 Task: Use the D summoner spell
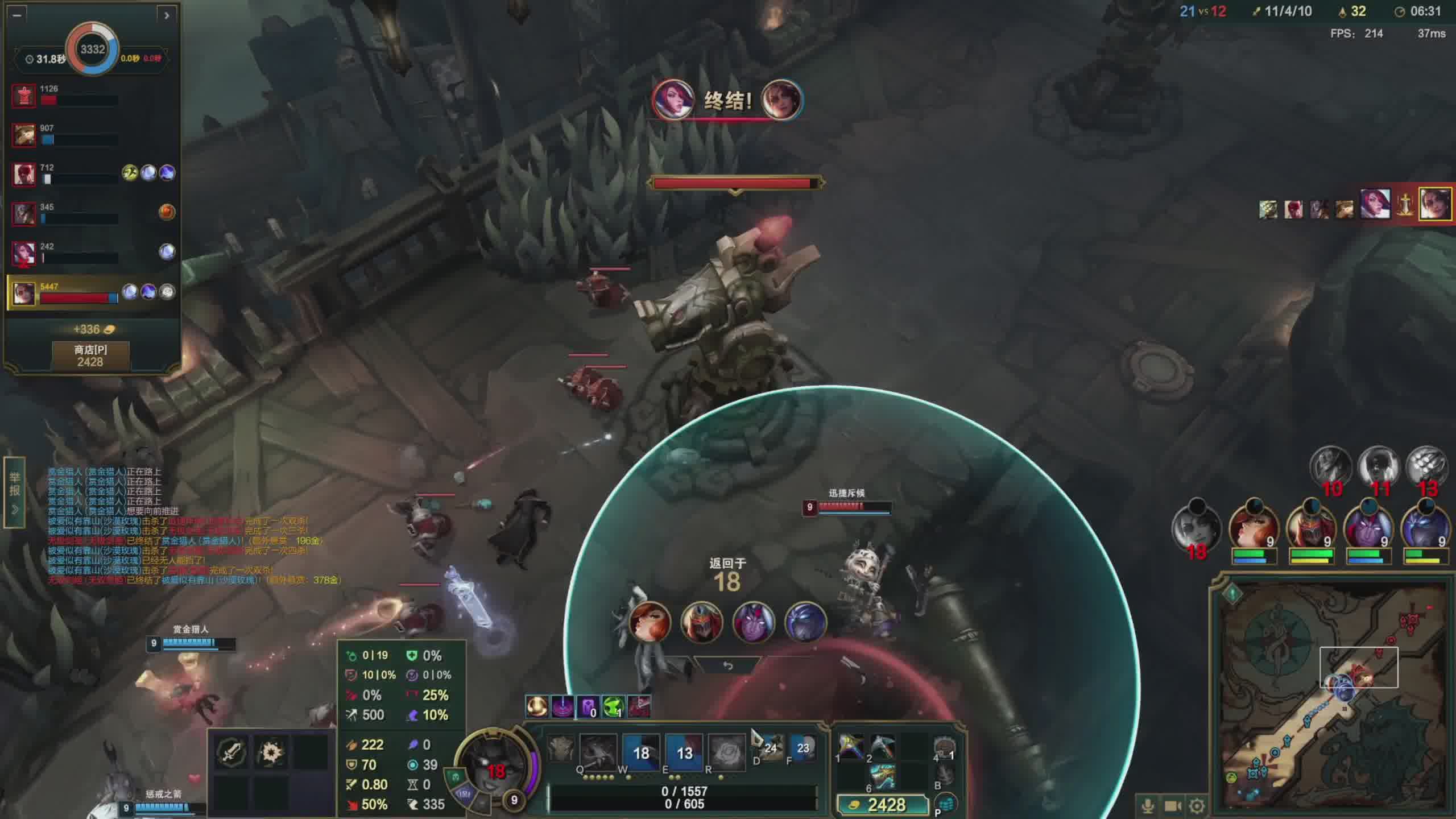click(x=770, y=748)
